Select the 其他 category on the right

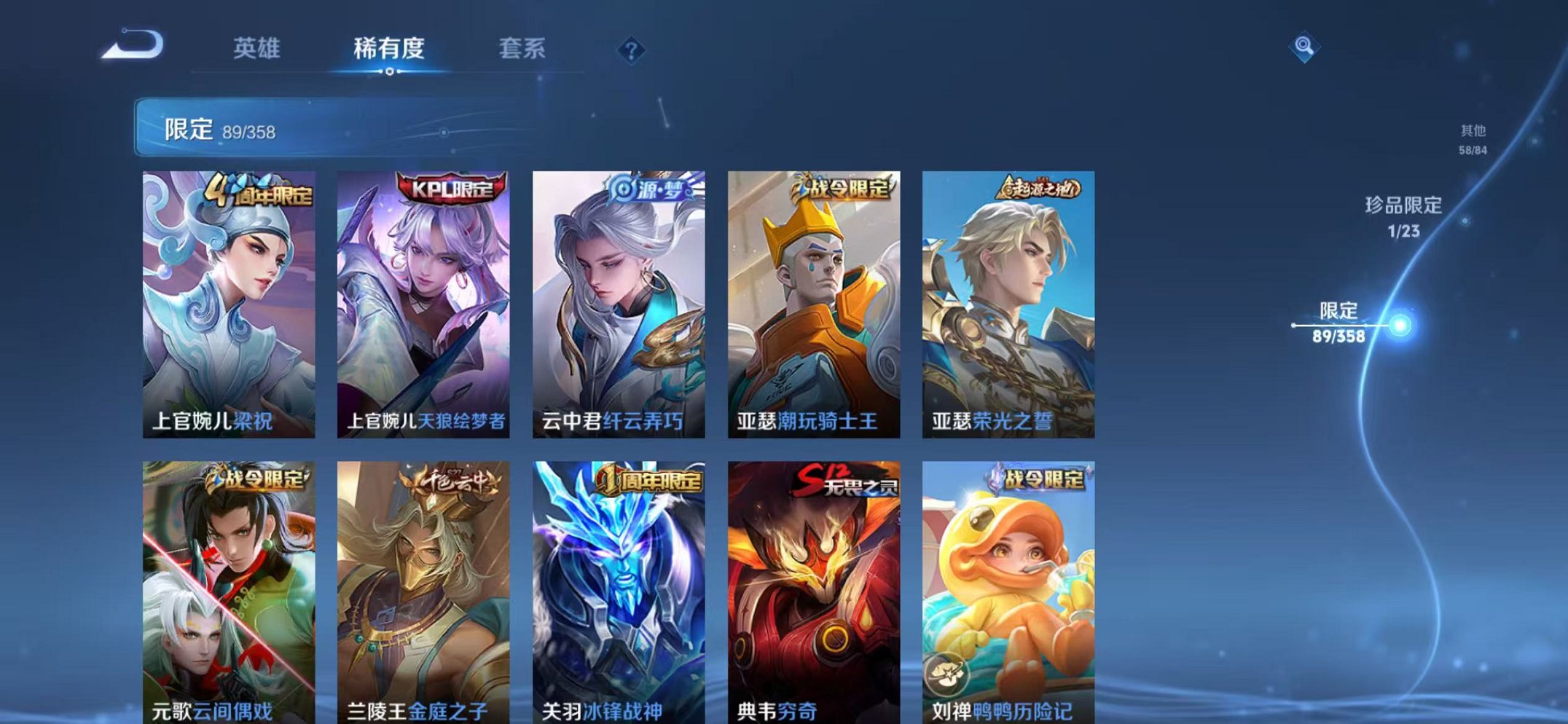tap(1473, 140)
